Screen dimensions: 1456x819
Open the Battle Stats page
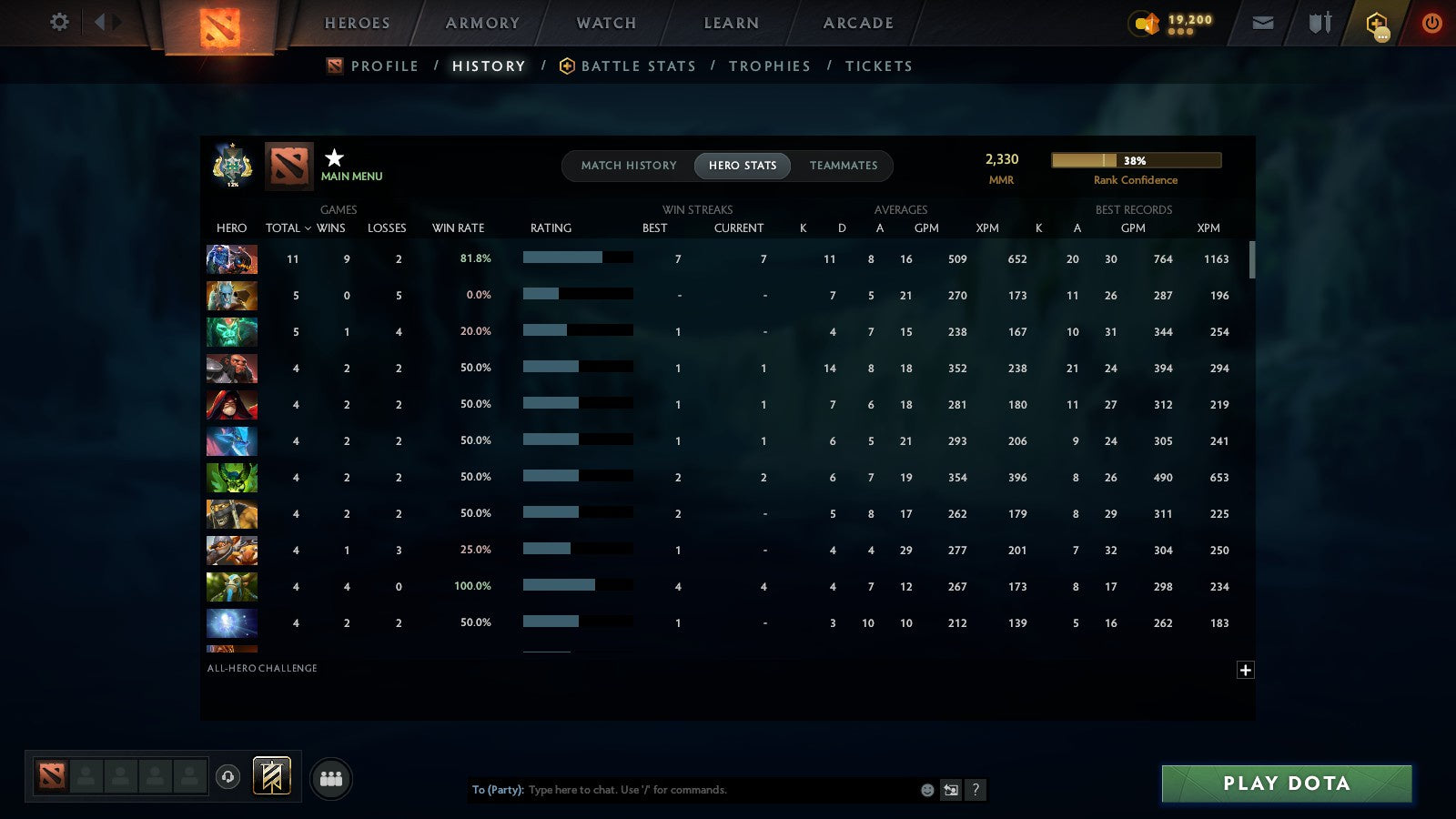[x=638, y=66]
